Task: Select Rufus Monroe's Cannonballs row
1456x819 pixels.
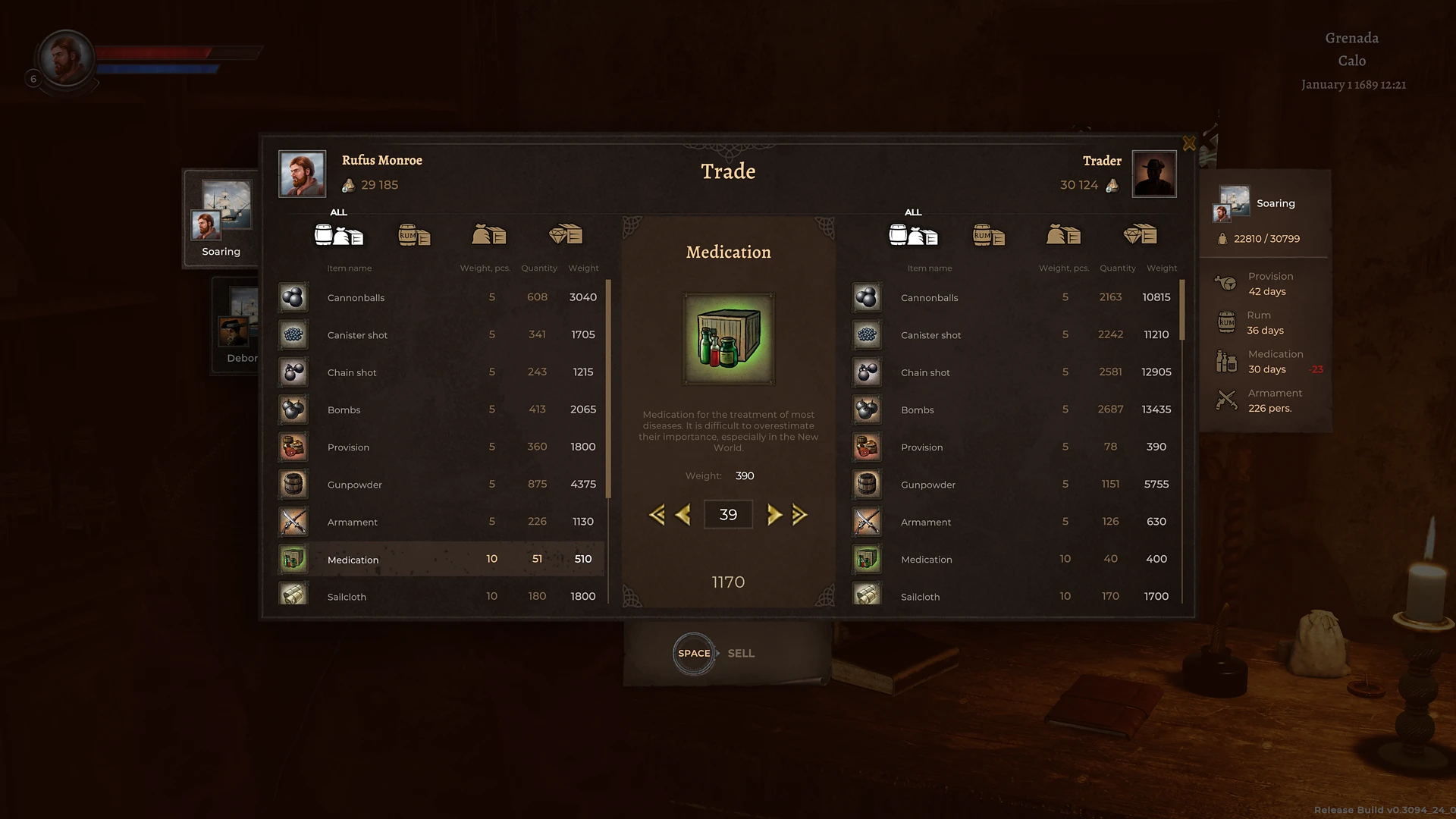Action: (440, 297)
